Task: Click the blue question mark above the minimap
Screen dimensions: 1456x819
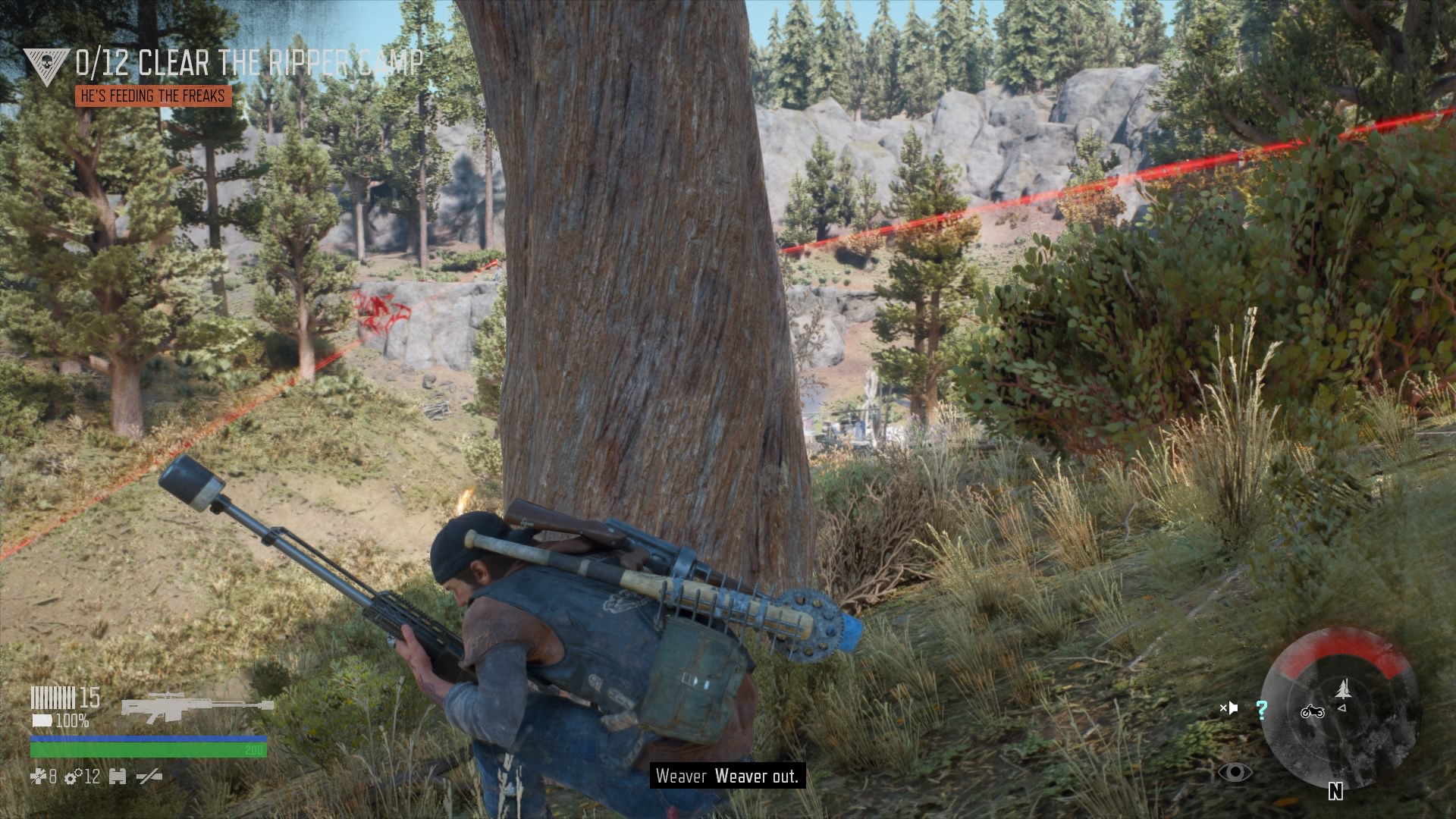Action: tap(1260, 711)
